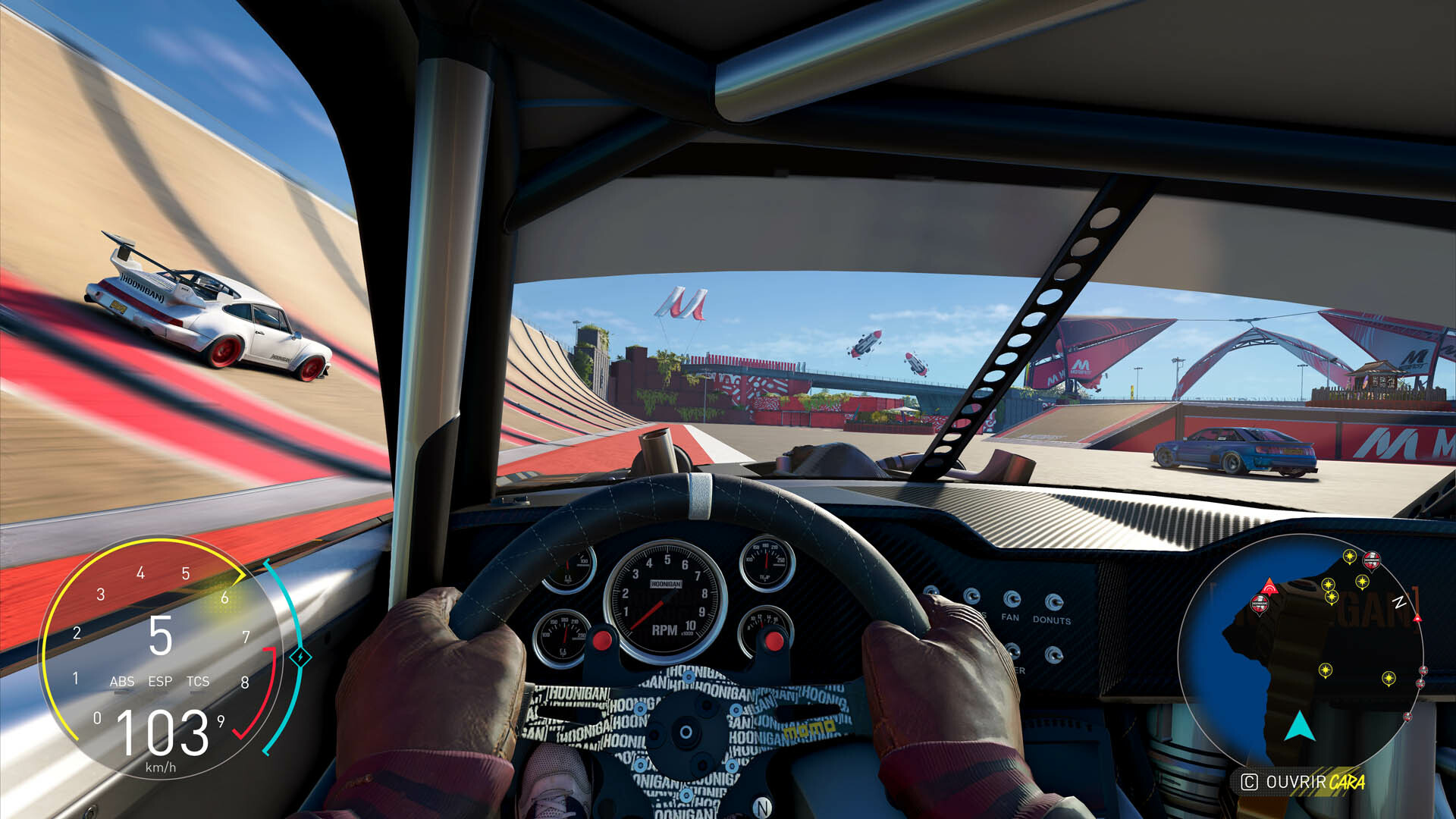Click the Hoonigan badge on the minimap
1456x819 pixels.
pyautogui.click(x=1259, y=603)
